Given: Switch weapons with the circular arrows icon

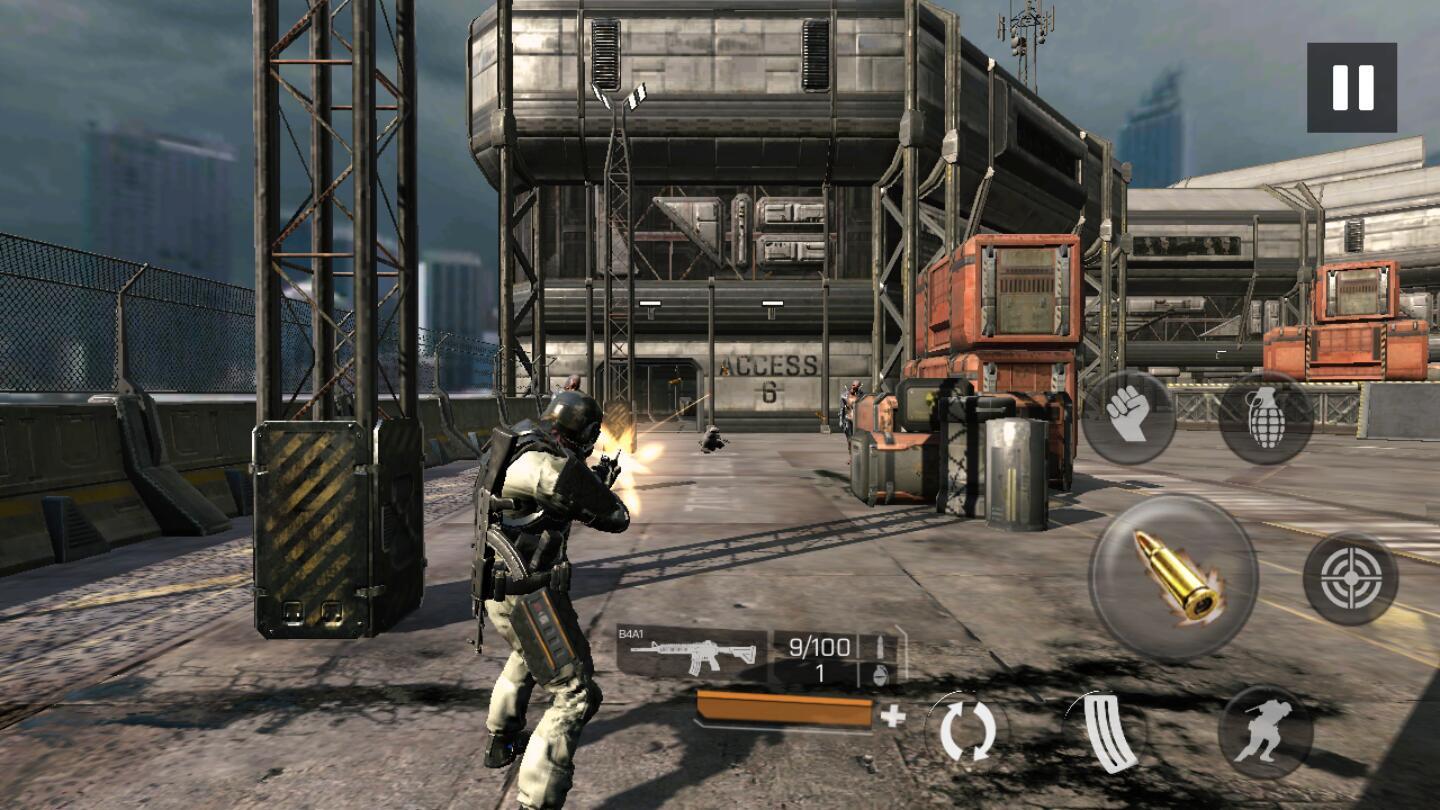Looking at the screenshot, I should pyautogui.click(x=967, y=731).
